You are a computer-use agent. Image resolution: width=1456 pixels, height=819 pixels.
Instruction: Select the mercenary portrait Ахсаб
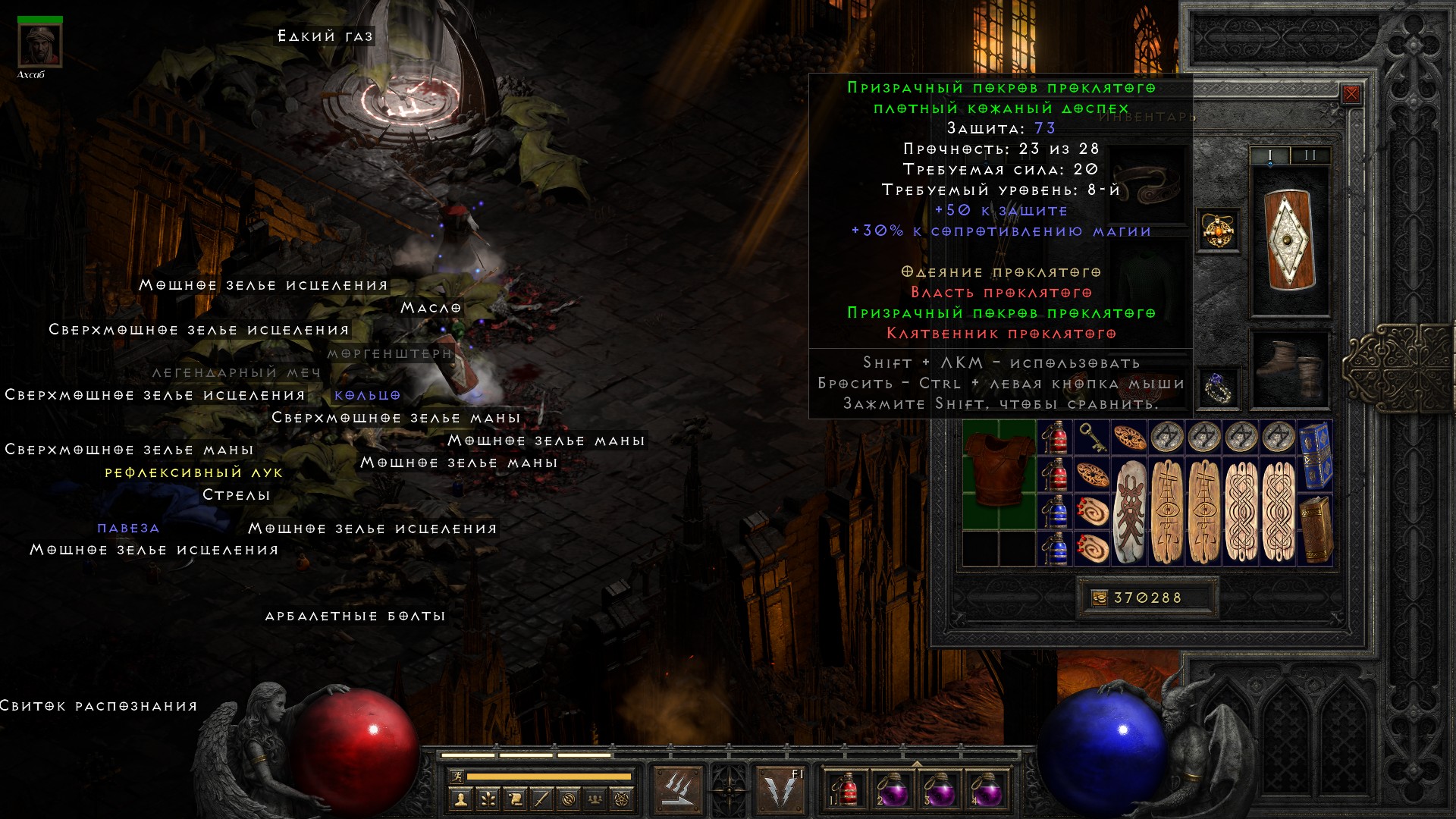pos(40,45)
